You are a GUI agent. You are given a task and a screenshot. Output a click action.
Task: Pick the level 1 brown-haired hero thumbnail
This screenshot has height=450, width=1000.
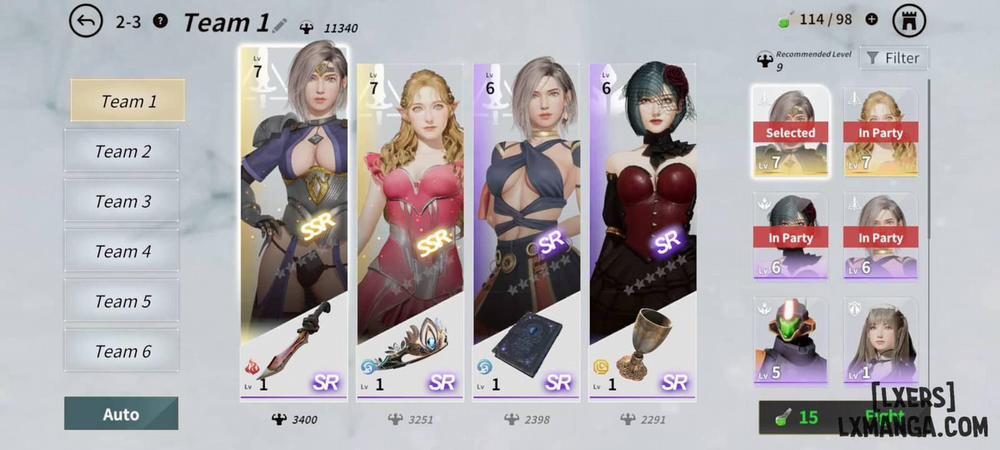(880, 340)
